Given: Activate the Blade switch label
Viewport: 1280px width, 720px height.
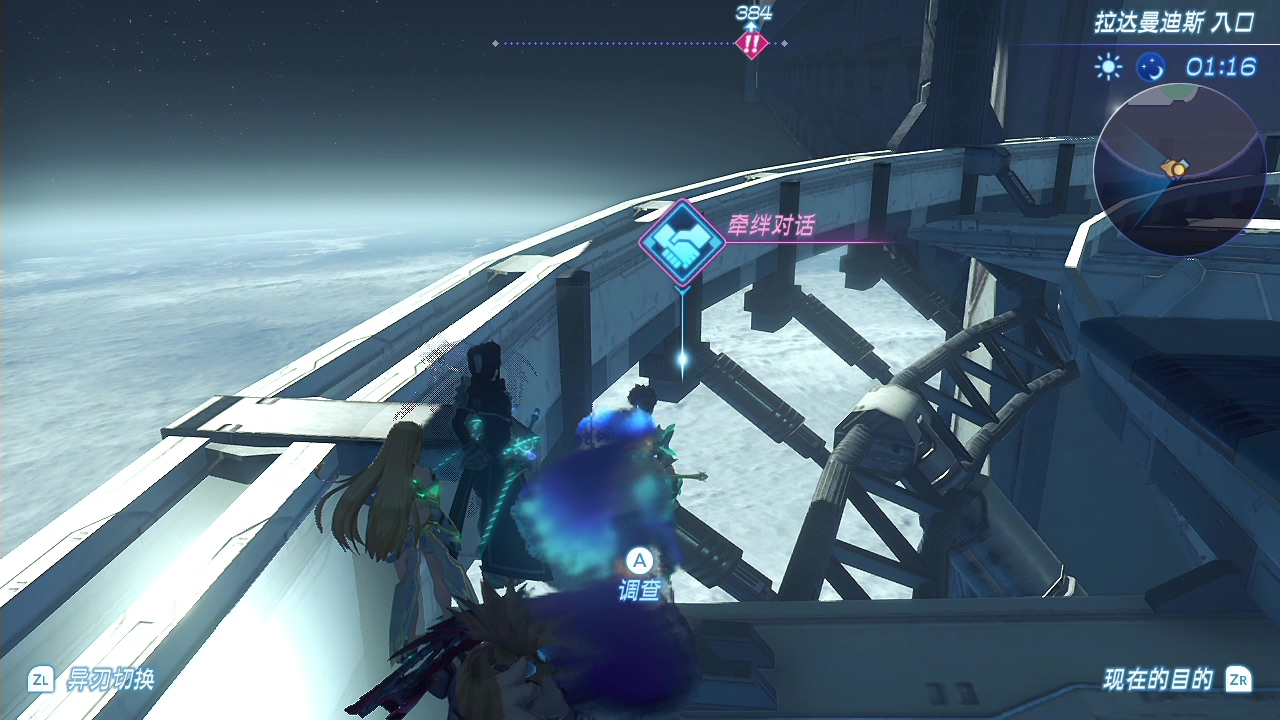Looking at the screenshot, I should point(110,680).
